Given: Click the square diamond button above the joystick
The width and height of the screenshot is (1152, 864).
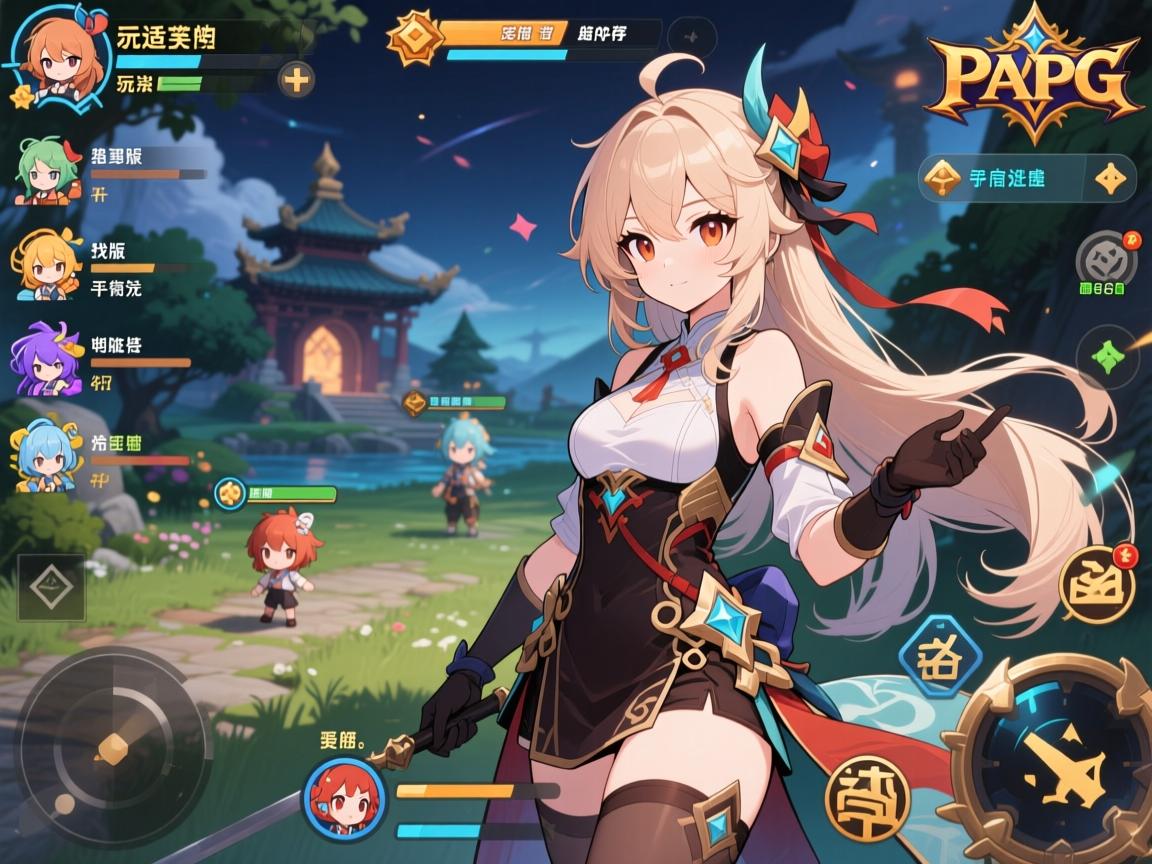Looking at the screenshot, I should click(x=51, y=588).
